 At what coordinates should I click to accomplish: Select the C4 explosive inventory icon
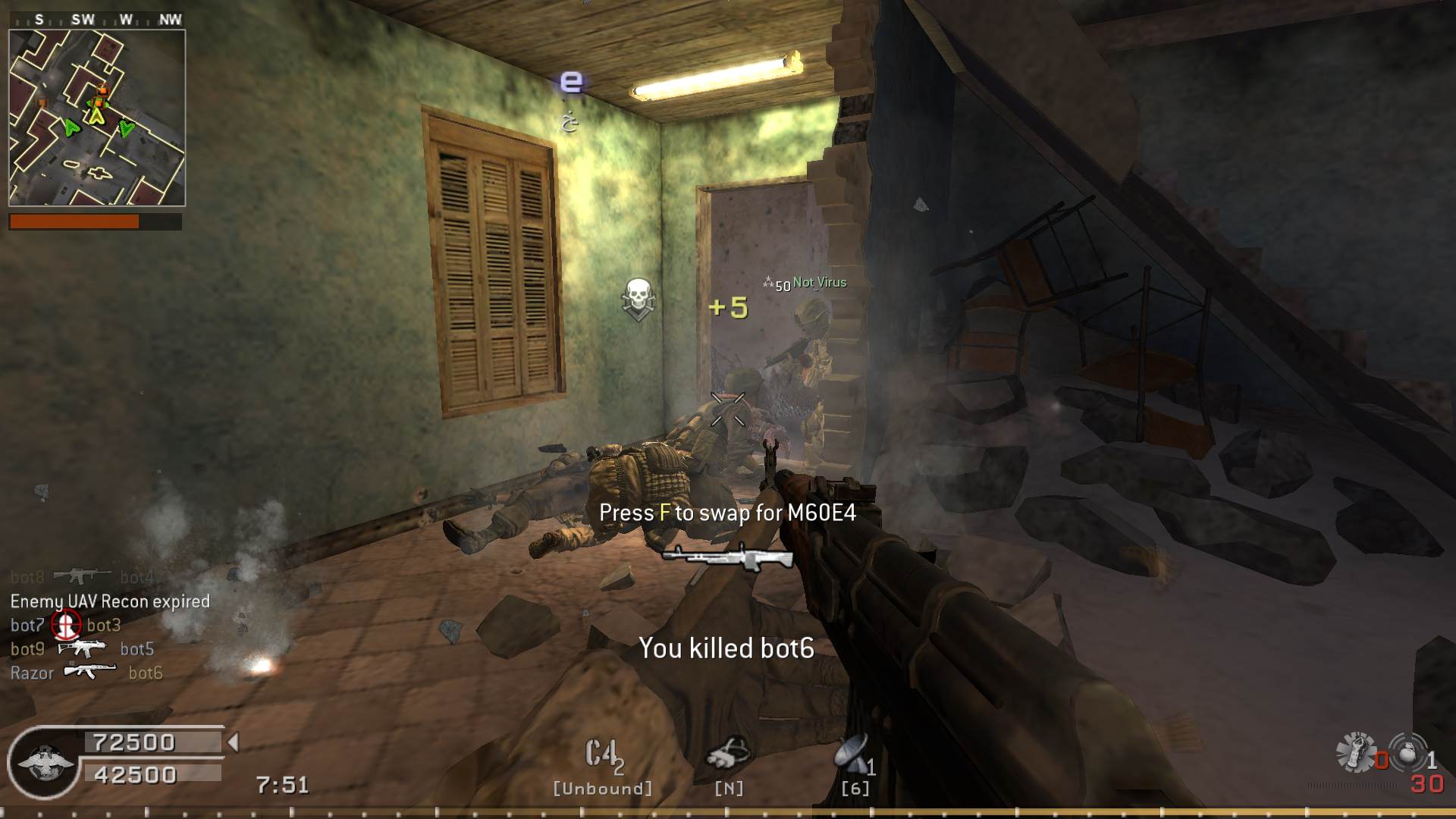(603, 755)
